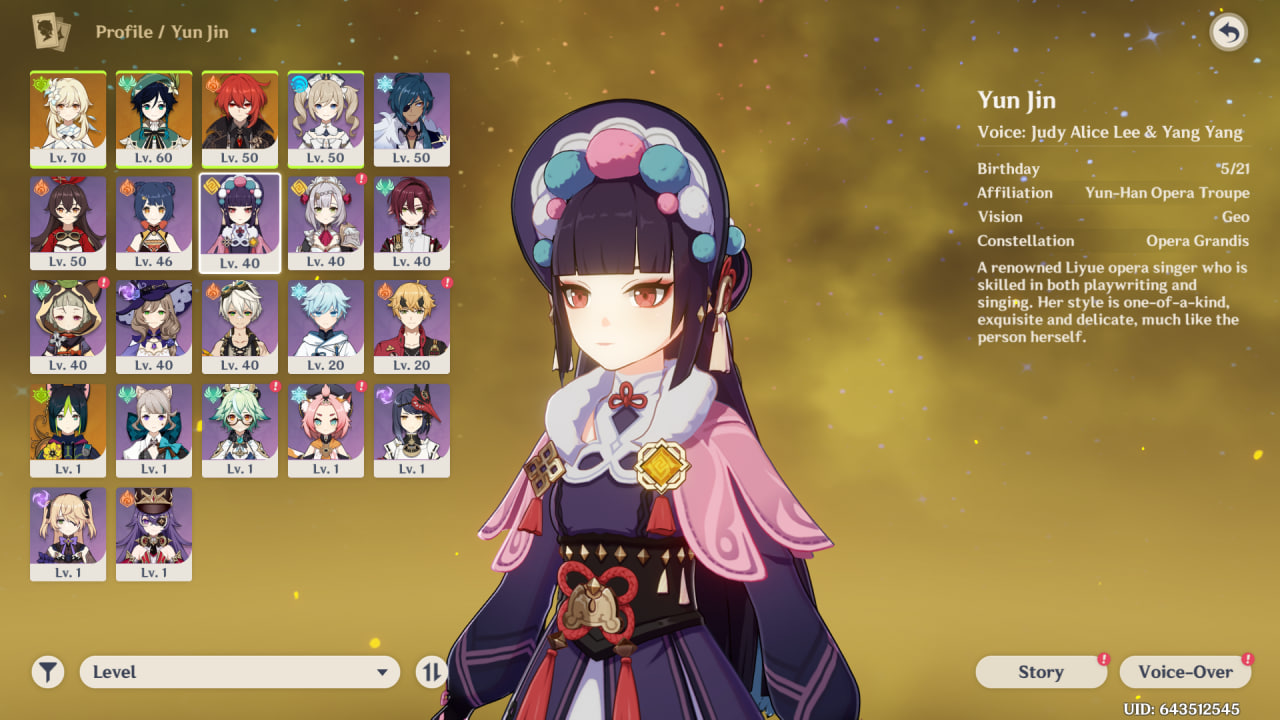The image size is (1280, 720).
Task: Click the back arrow button
Action: click(x=1228, y=33)
